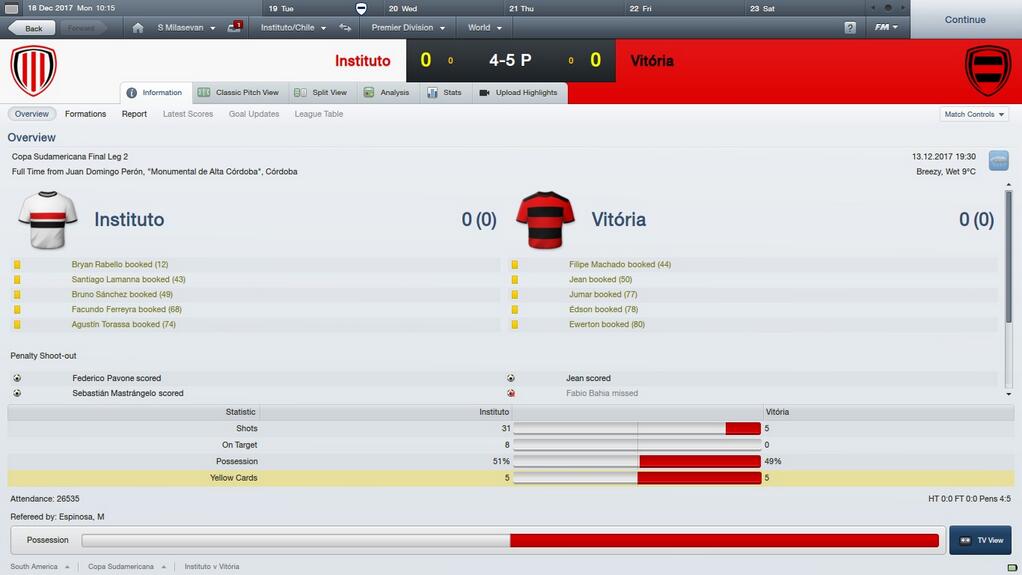Image resolution: width=1022 pixels, height=575 pixels.
Task: Open the Stats tab
Action: pyautogui.click(x=445, y=93)
